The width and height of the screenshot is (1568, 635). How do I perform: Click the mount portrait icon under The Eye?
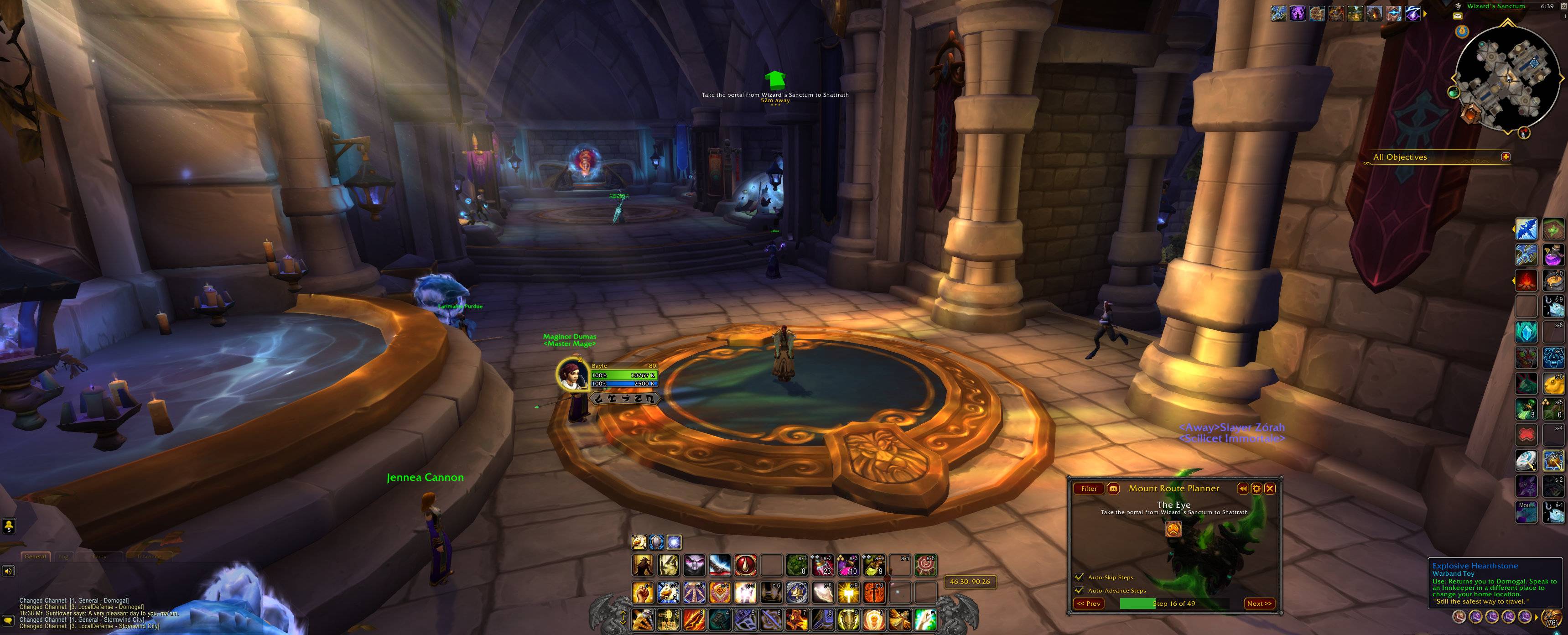click(1173, 528)
